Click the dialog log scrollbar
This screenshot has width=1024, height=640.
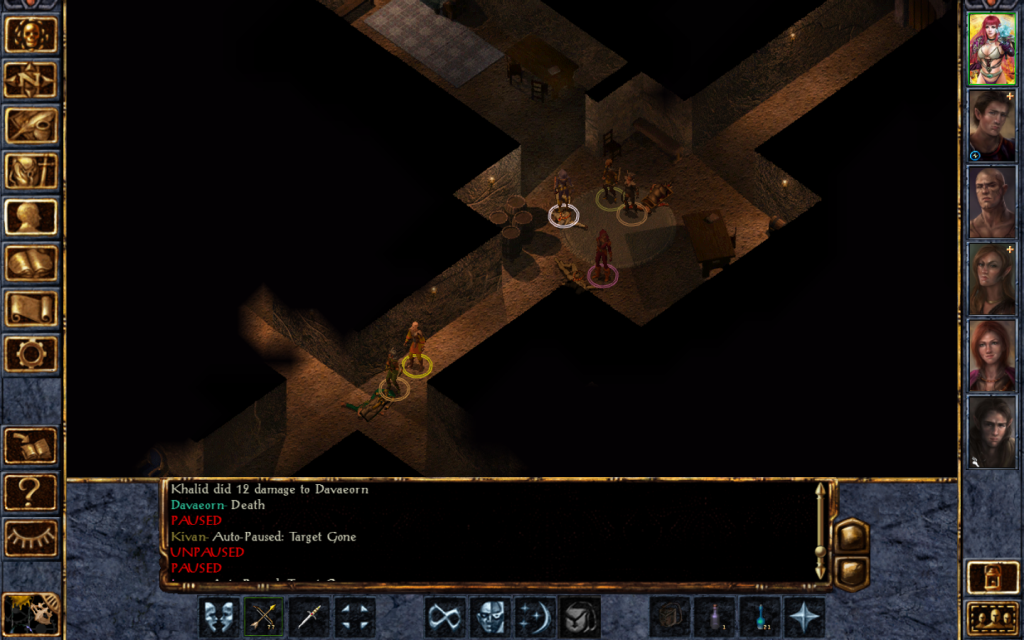coord(820,532)
